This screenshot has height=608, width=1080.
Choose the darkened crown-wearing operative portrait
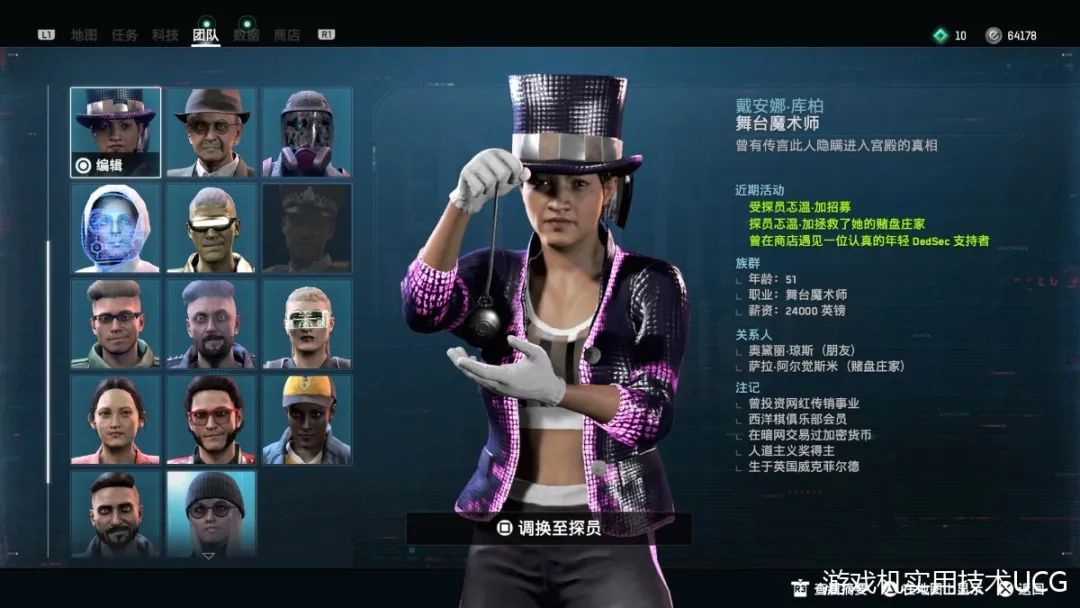pyautogui.click(x=307, y=228)
